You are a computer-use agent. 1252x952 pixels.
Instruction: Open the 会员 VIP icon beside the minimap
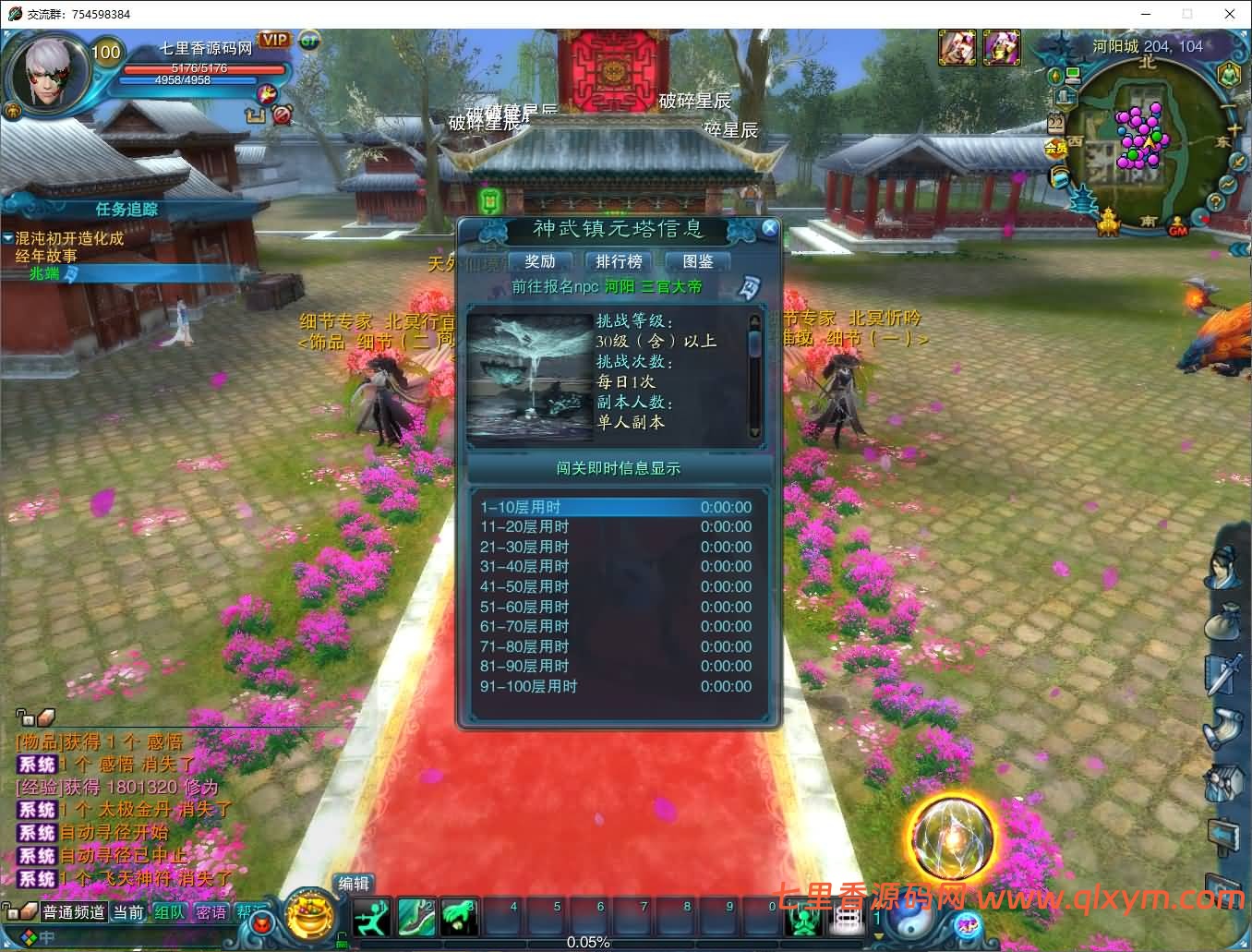click(x=1055, y=148)
